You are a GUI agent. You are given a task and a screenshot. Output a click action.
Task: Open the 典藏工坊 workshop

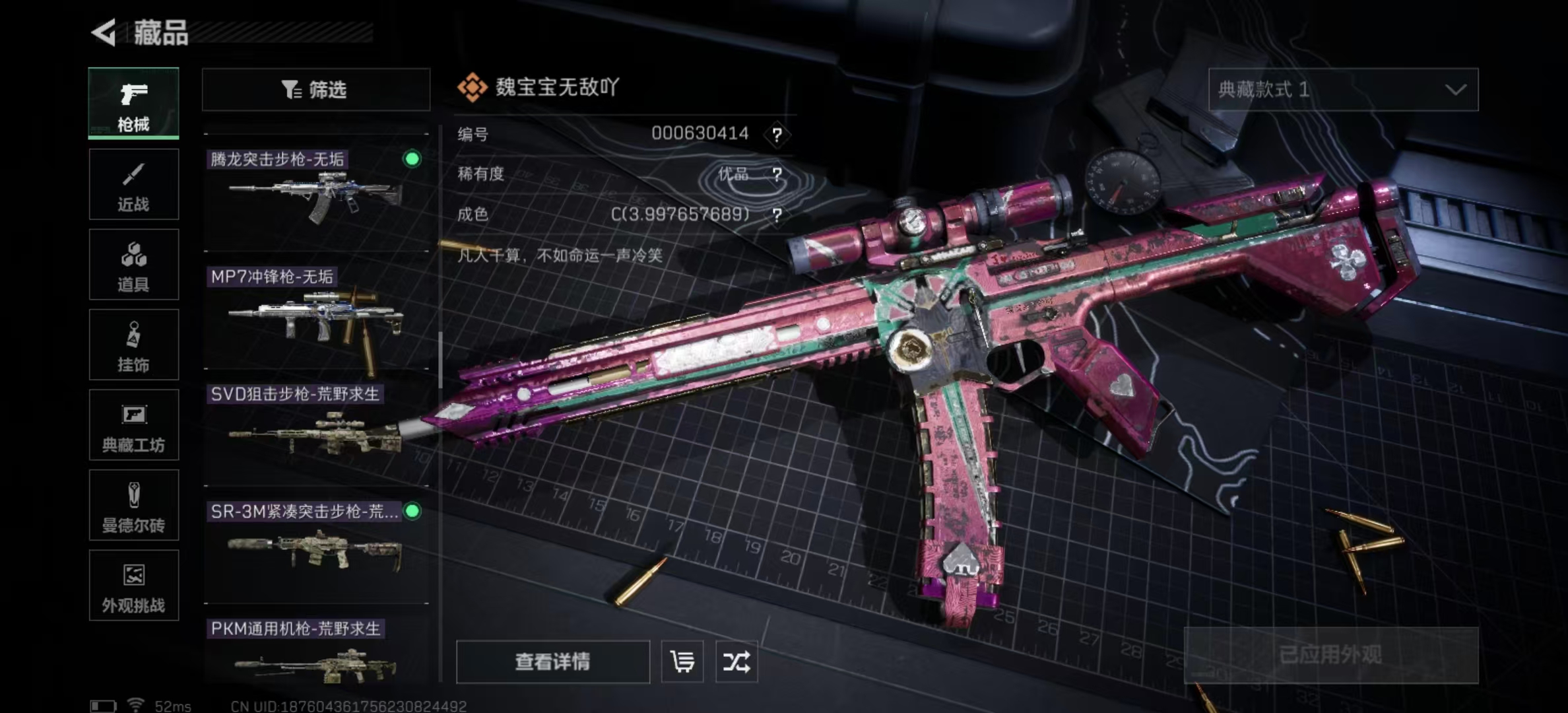(134, 425)
